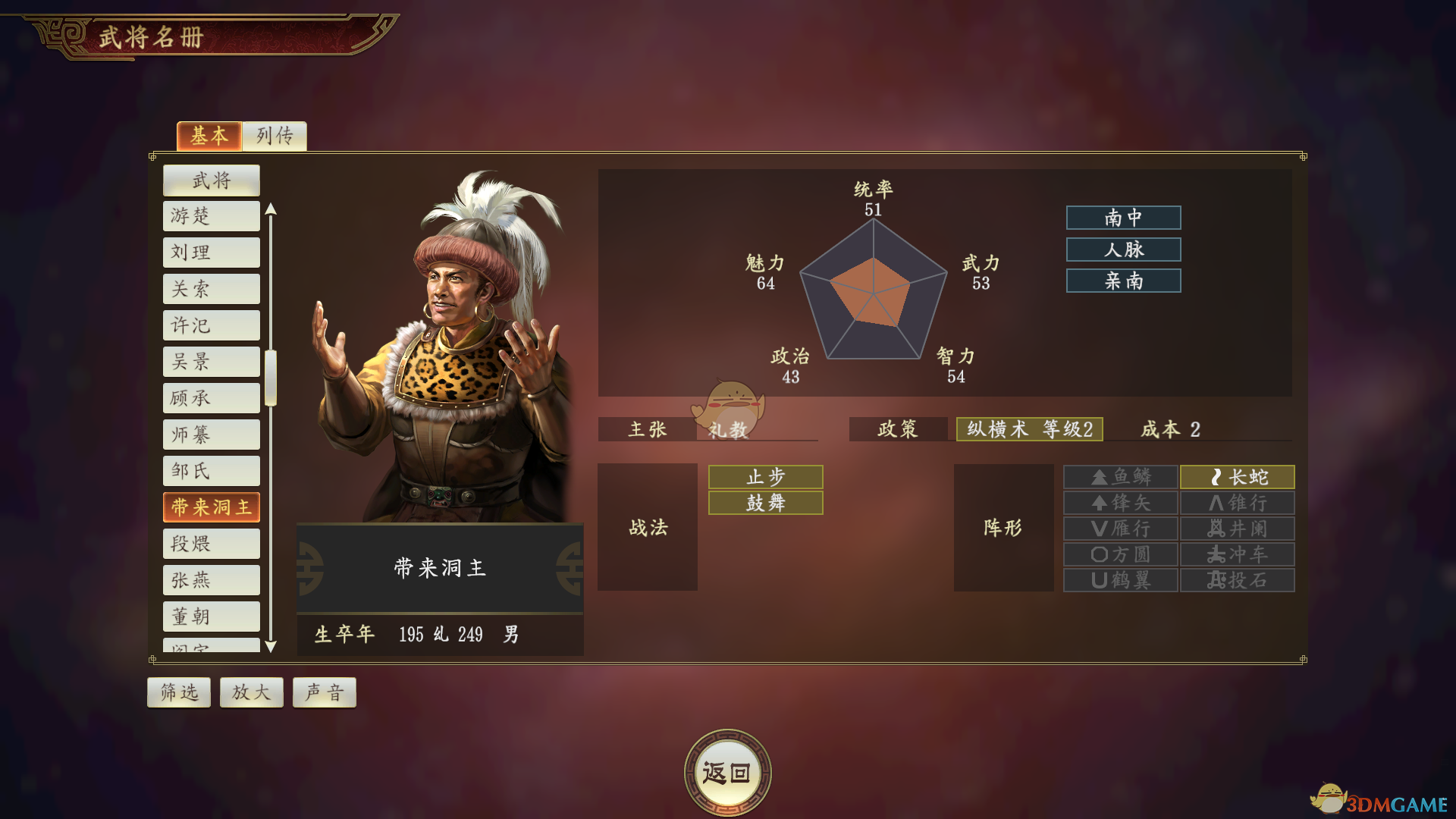Click the 鹤翼 (Crane Wing) formation icon
The height and width of the screenshot is (819, 1456).
1120,580
